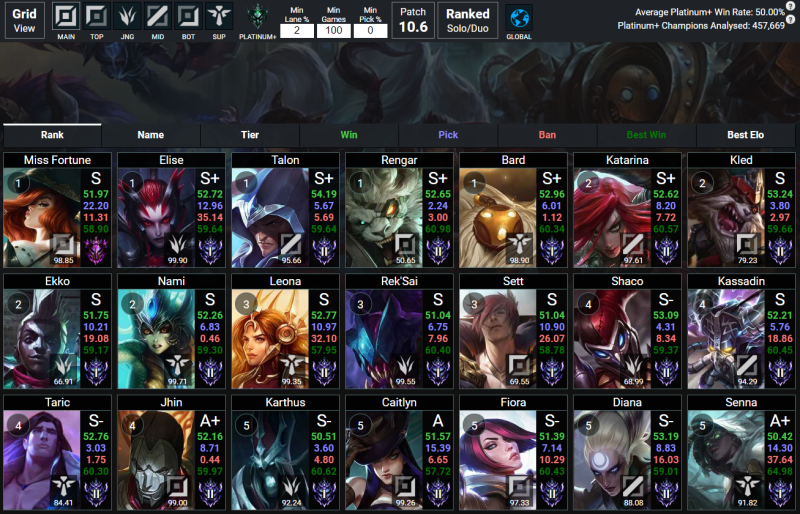
Task: Select the Senna champion tile
Action: (x=740, y=451)
